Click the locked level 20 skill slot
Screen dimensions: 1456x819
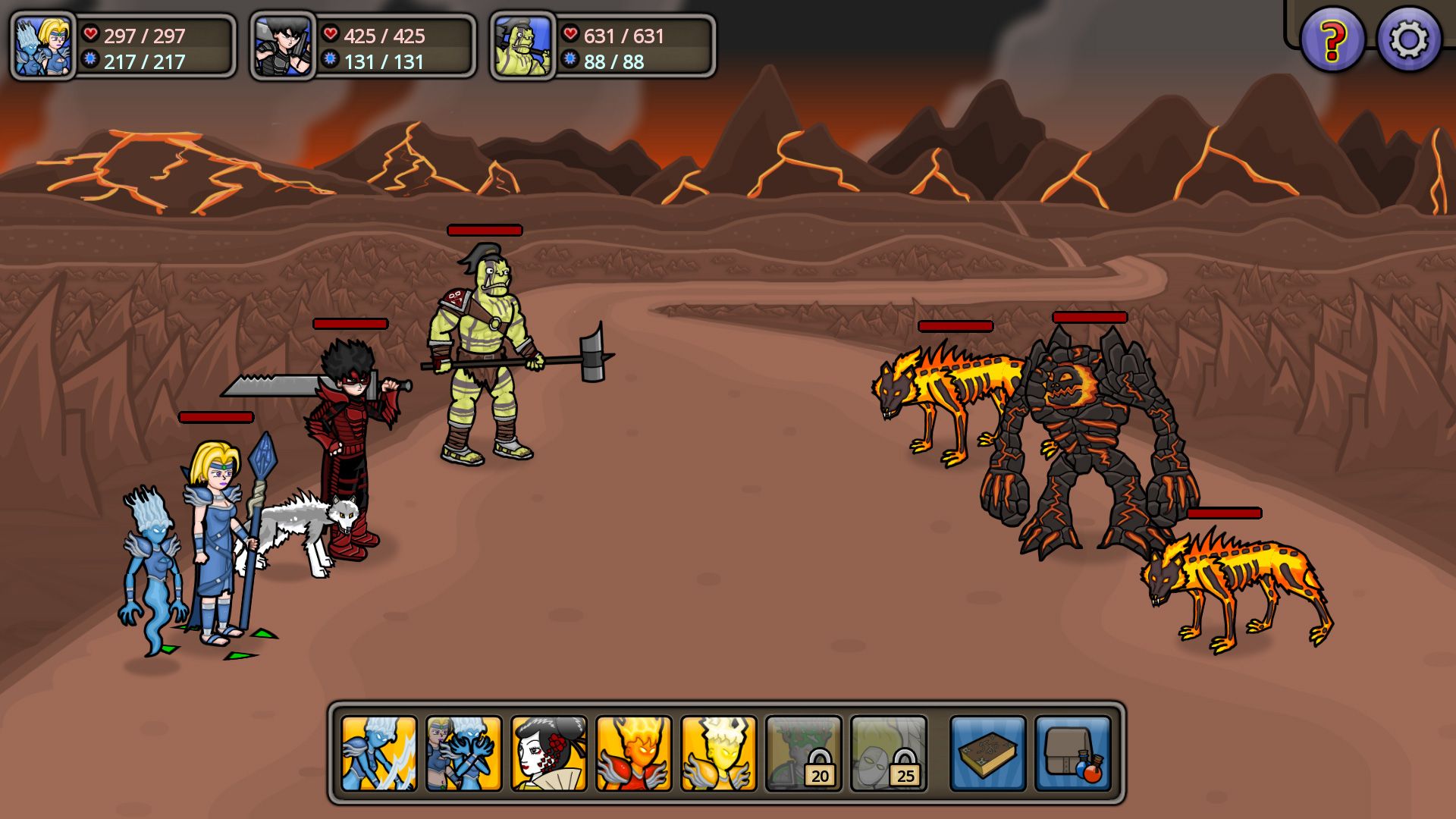(803, 753)
